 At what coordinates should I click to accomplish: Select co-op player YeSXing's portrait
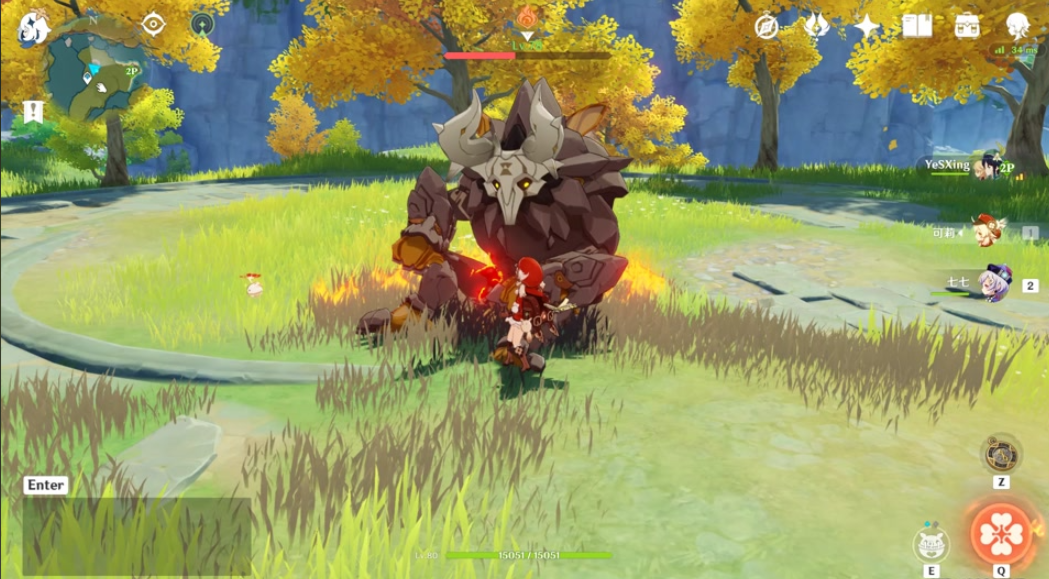[989, 165]
